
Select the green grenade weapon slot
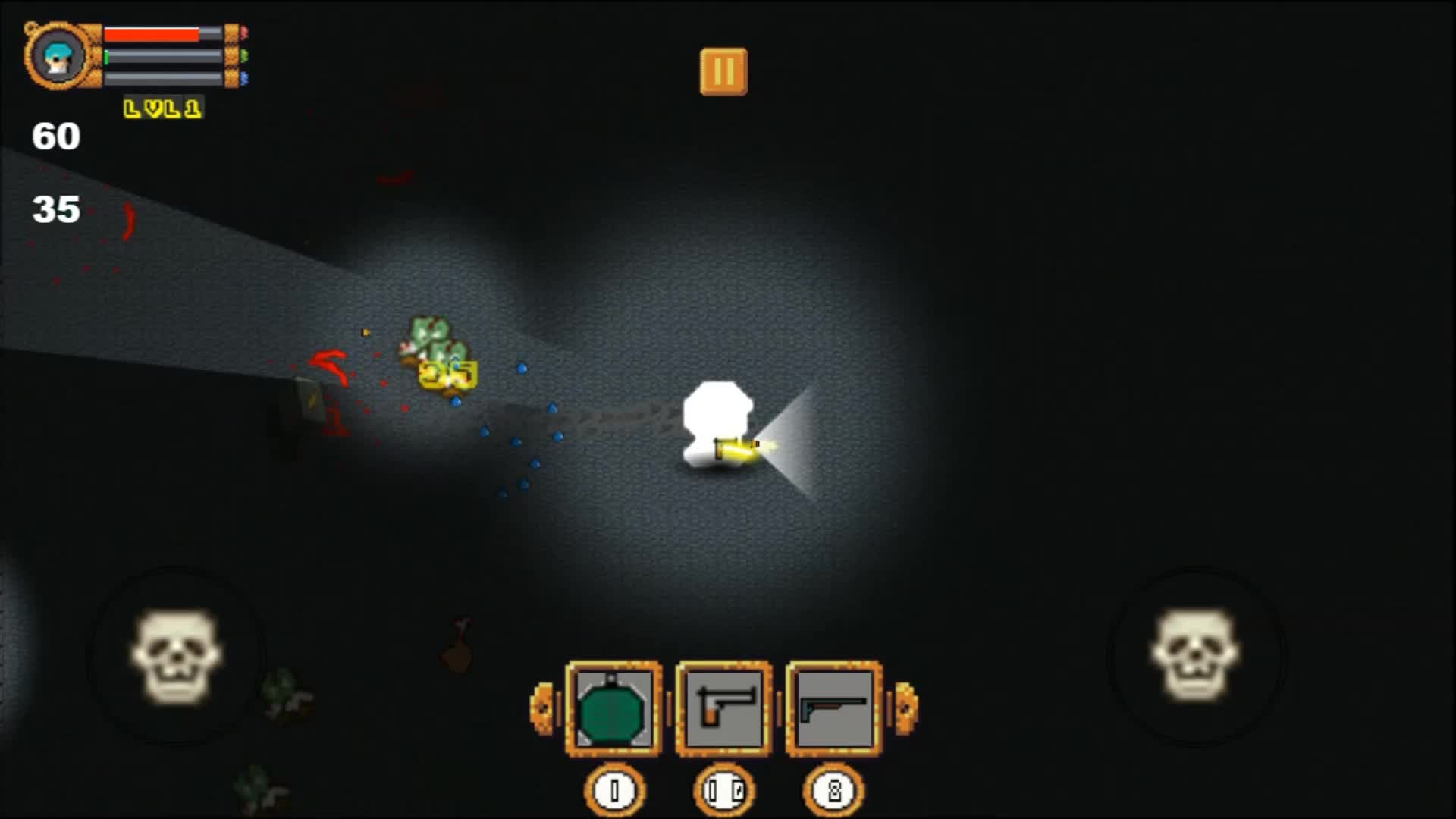coord(613,708)
